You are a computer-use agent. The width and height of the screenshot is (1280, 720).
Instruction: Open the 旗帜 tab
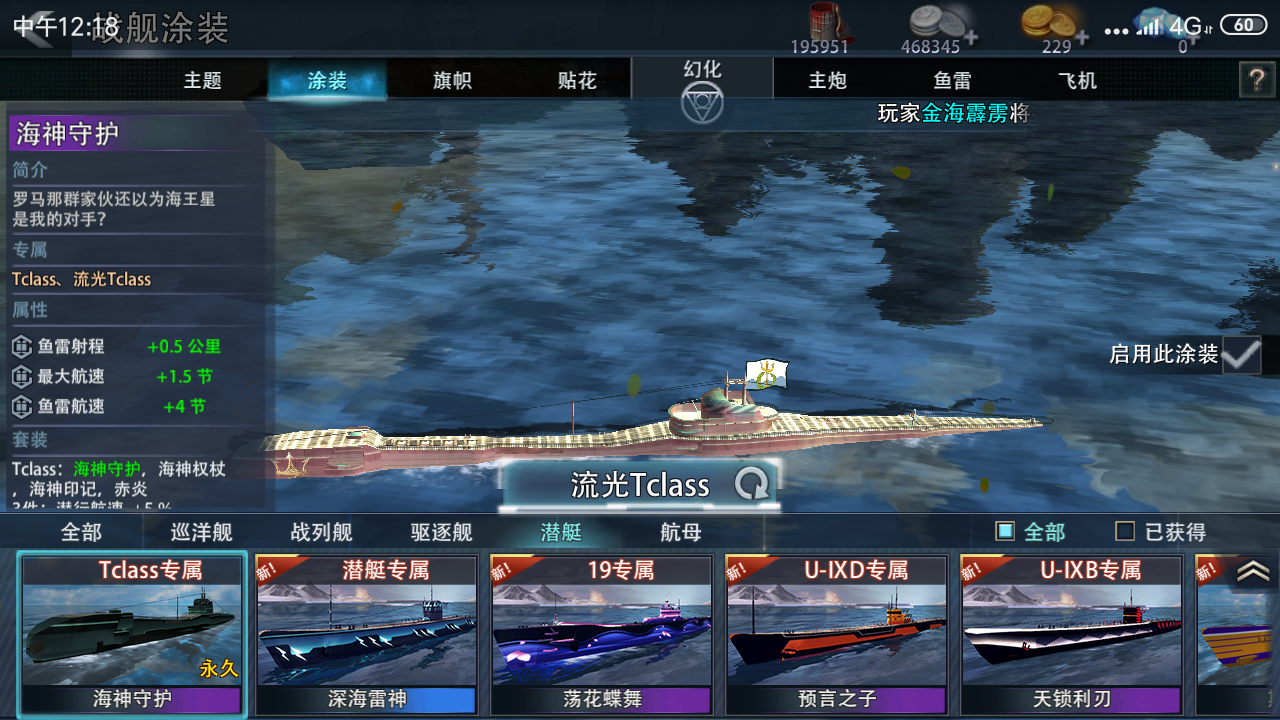[452, 81]
